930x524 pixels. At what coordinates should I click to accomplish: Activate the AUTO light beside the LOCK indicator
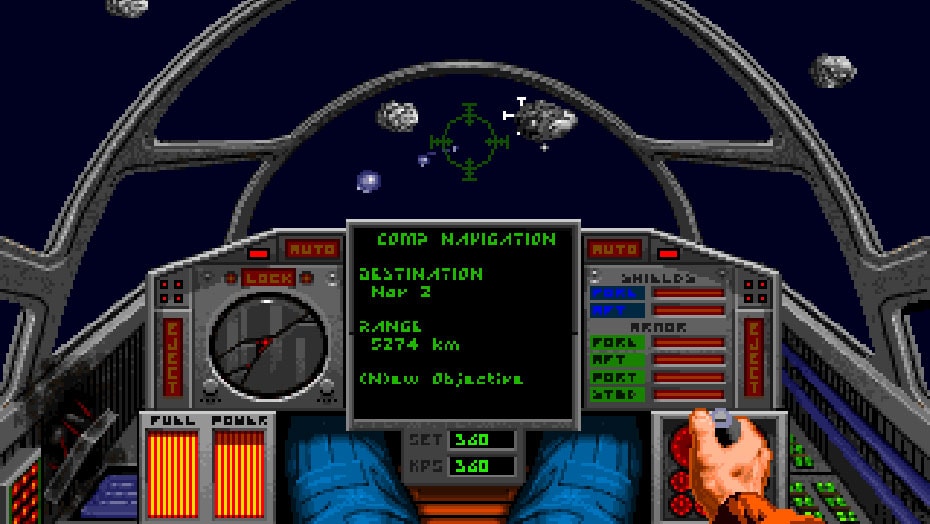point(313,249)
